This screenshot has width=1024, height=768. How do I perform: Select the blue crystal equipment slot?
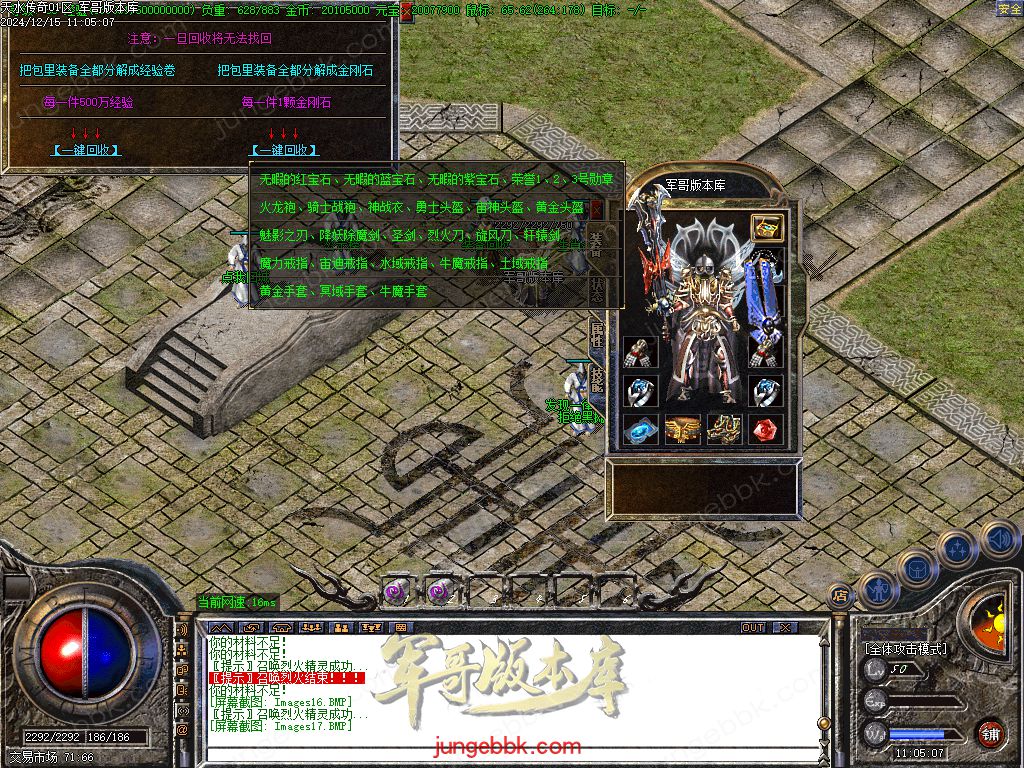[x=640, y=429]
